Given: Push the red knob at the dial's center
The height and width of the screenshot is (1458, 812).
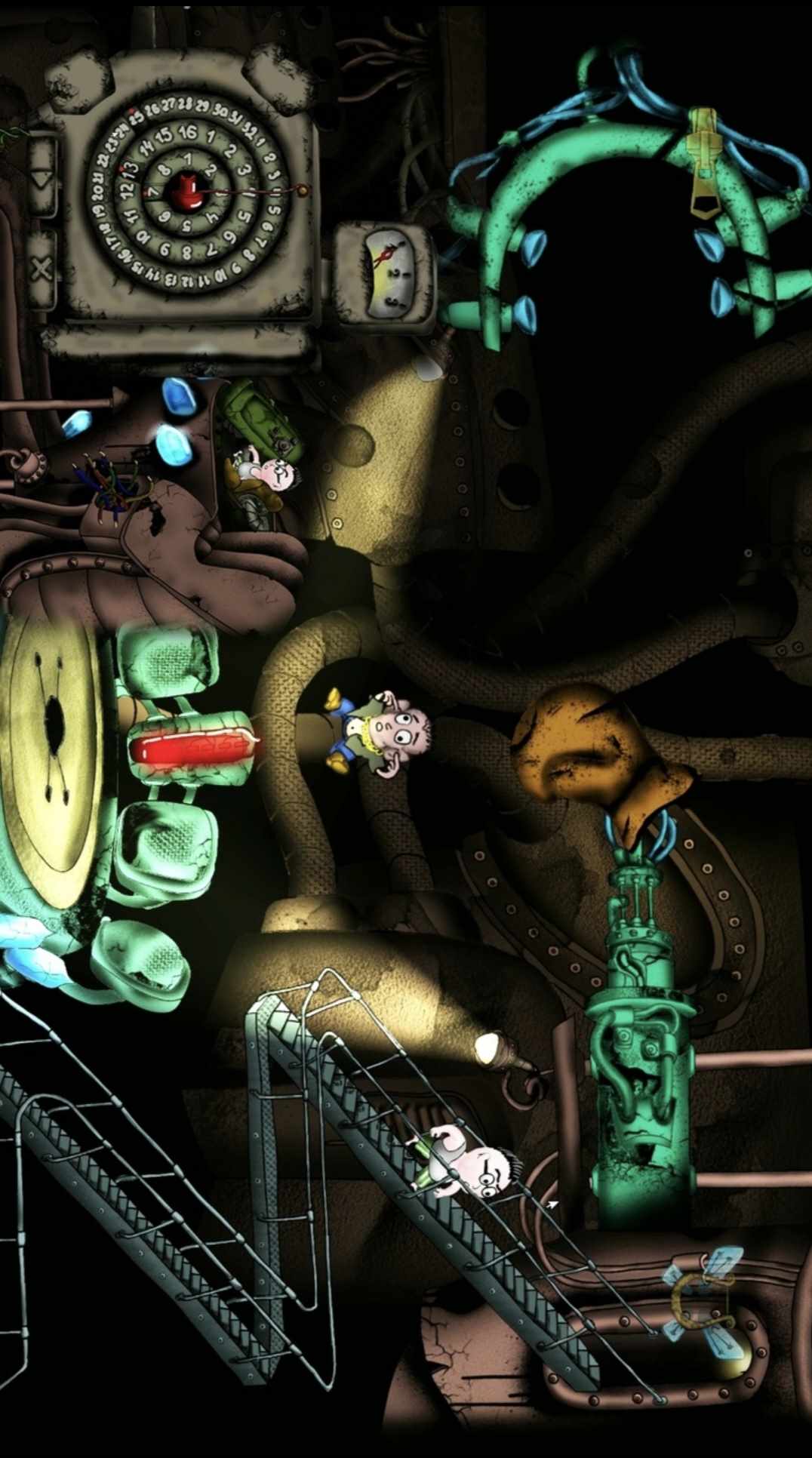Looking at the screenshot, I should pyautogui.click(x=185, y=191).
